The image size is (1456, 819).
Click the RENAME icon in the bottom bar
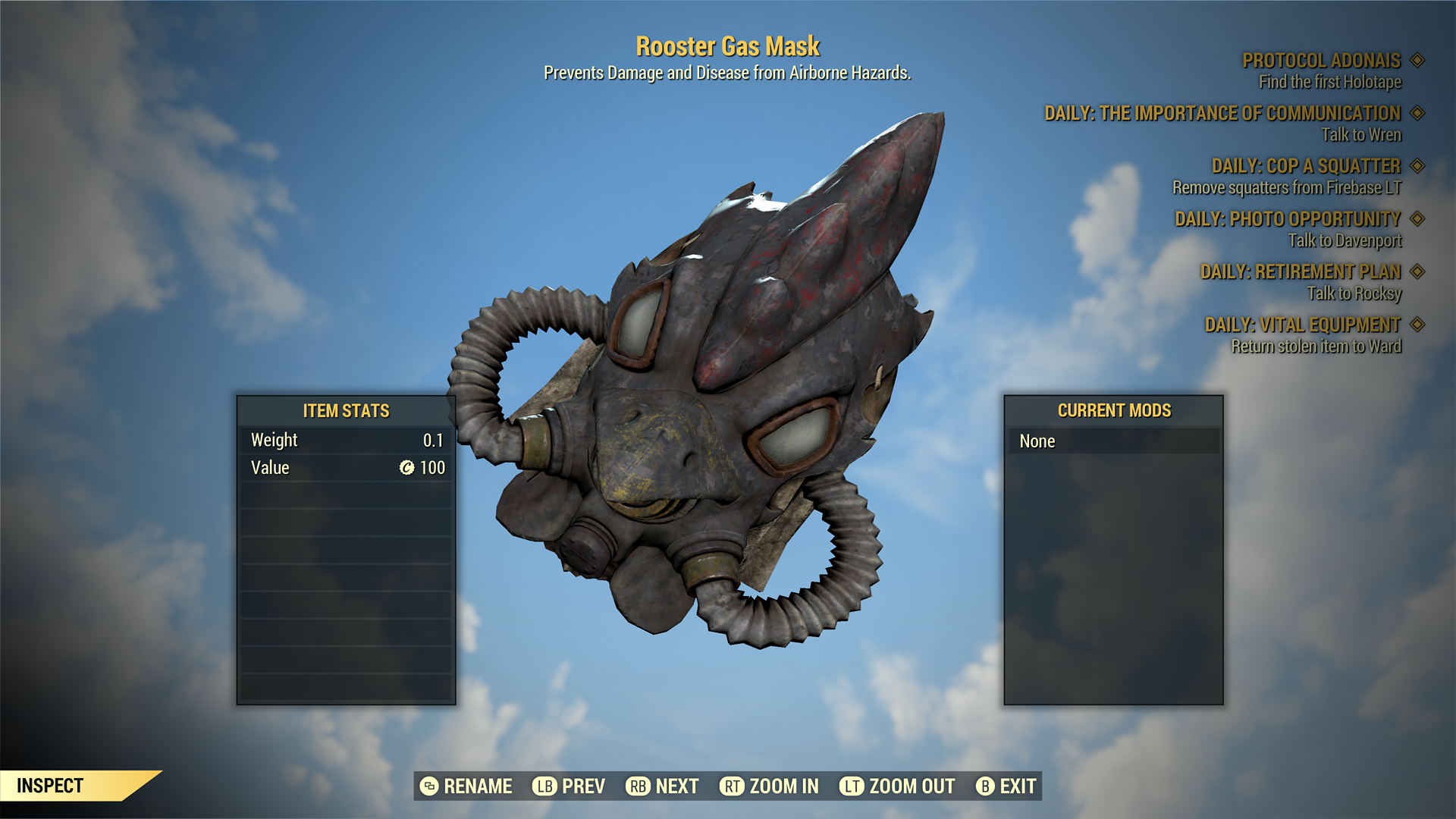pyautogui.click(x=429, y=786)
